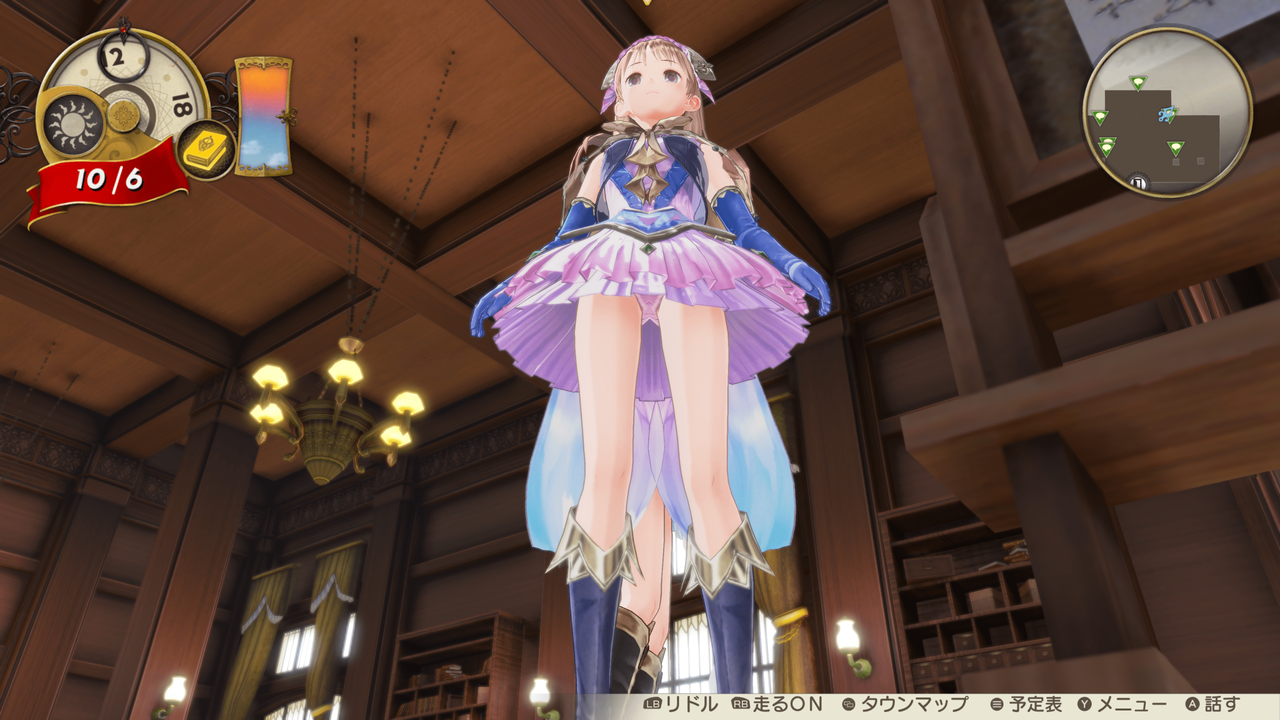Click the green NPC marker at minimap top

pyautogui.click(x=1138, y=82)
